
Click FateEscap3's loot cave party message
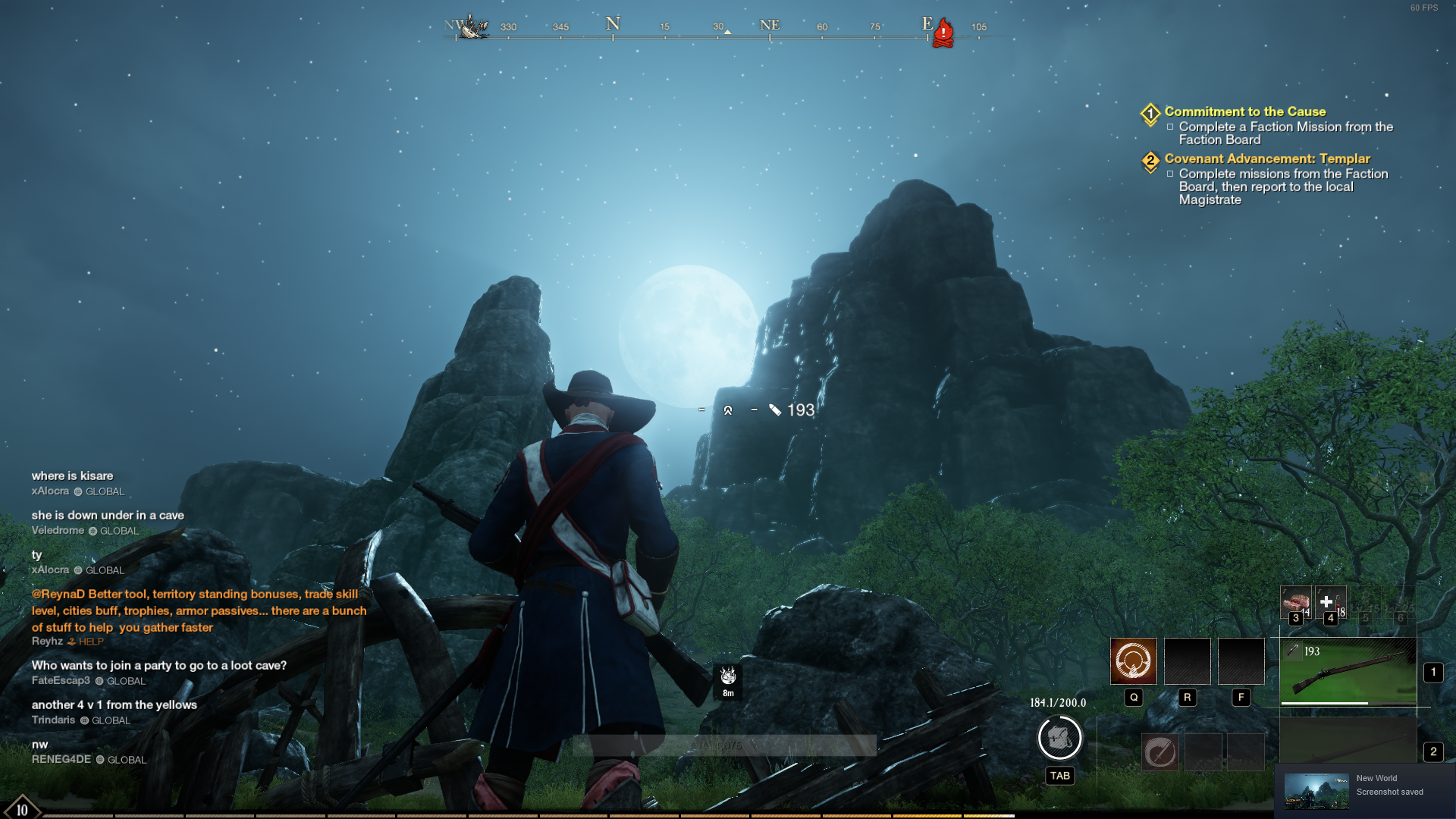click(159, 665)
